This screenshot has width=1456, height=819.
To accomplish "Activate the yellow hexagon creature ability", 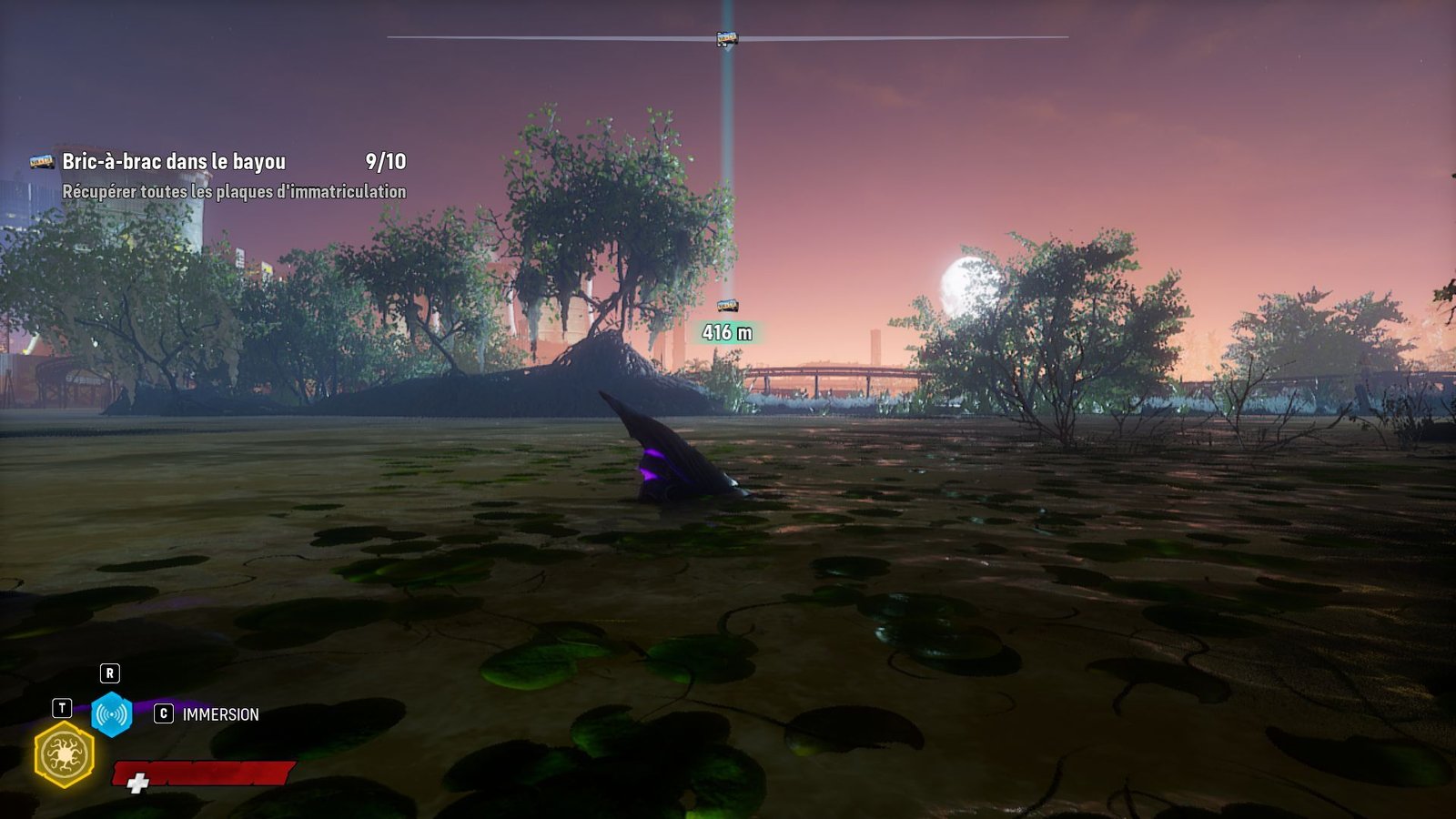I will tap(64, 754).
